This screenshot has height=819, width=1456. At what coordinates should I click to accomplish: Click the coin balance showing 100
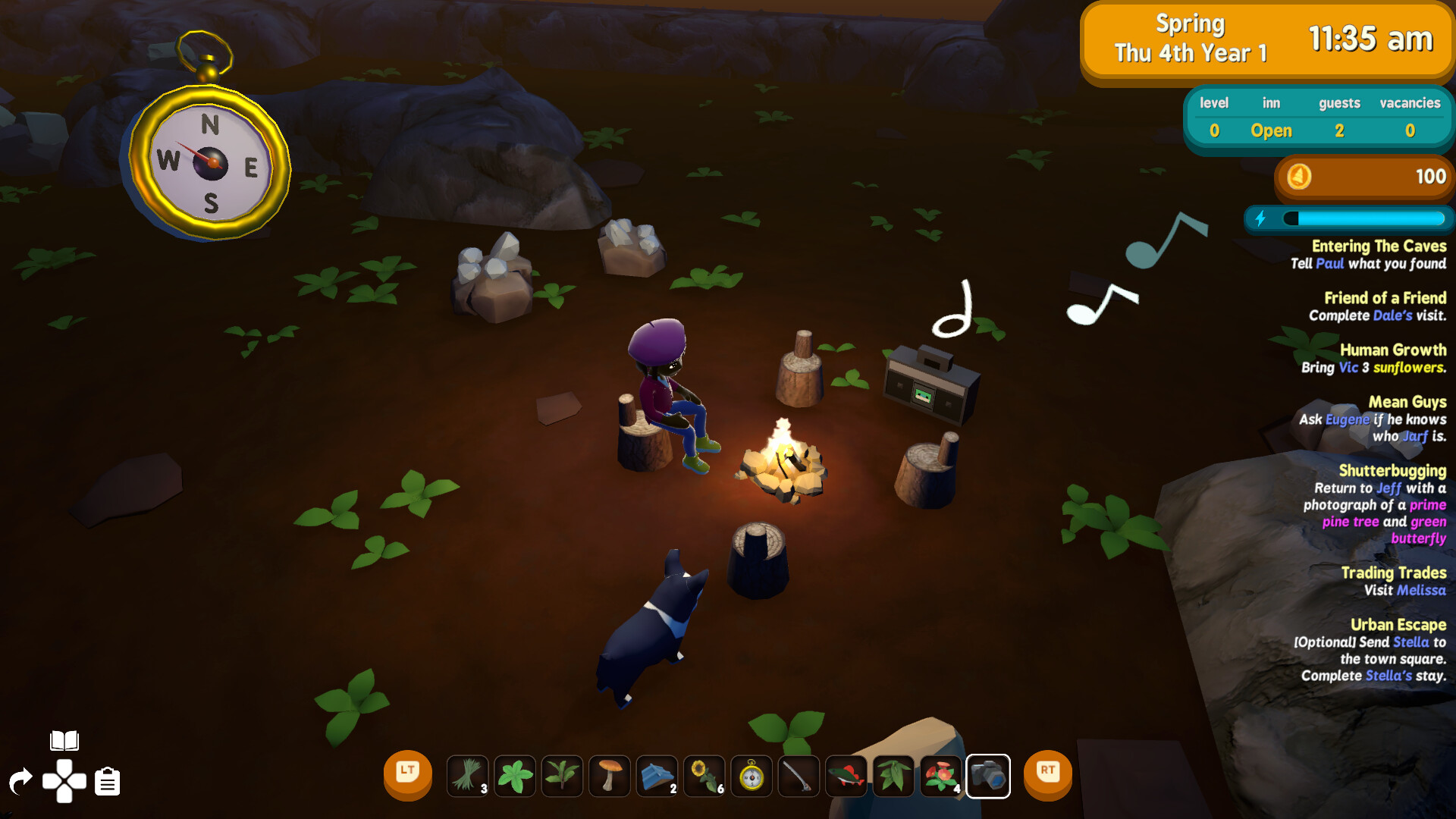pos(1361,177)
